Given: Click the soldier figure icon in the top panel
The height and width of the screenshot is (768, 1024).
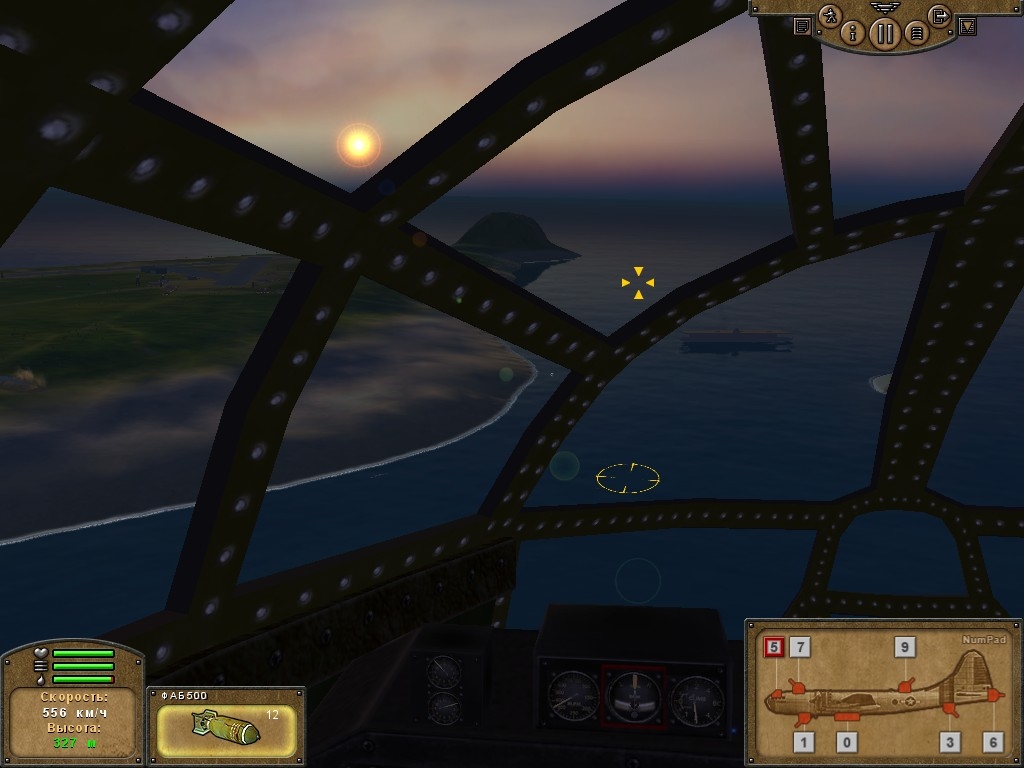Looking at the screenshot, I should (x=830, y=16).
